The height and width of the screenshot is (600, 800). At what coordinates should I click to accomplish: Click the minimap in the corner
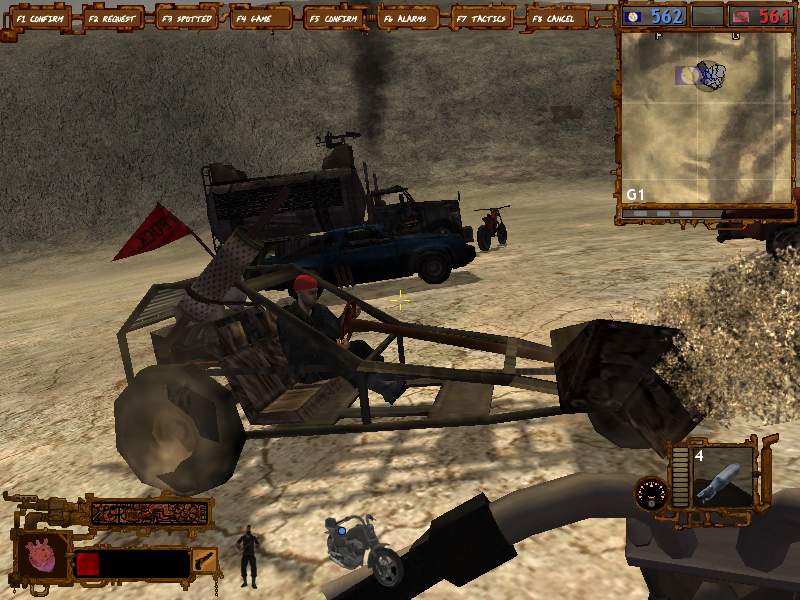(x=705, y=117)
